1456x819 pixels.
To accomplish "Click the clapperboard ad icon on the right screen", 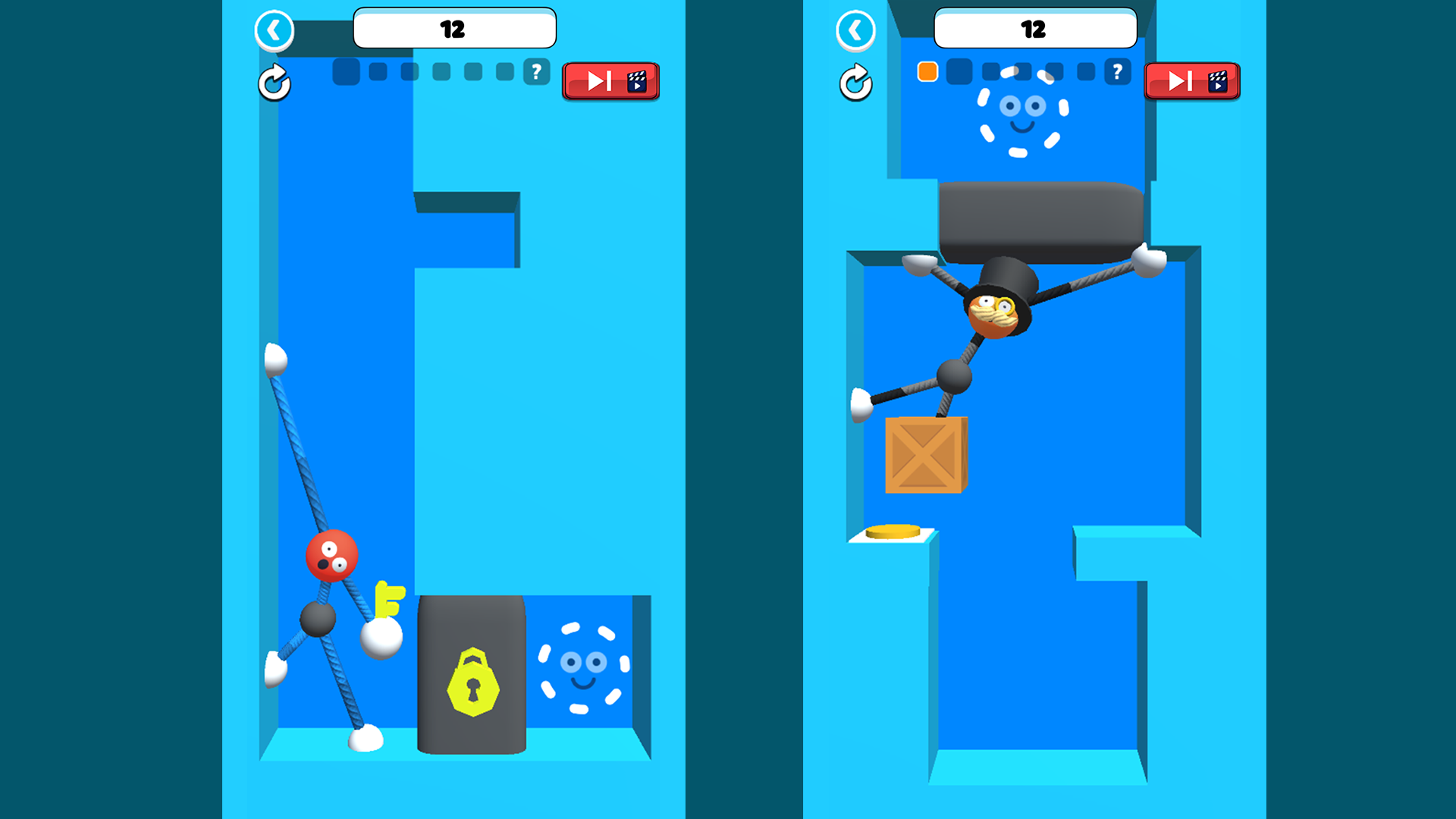I will [1219, 83].
